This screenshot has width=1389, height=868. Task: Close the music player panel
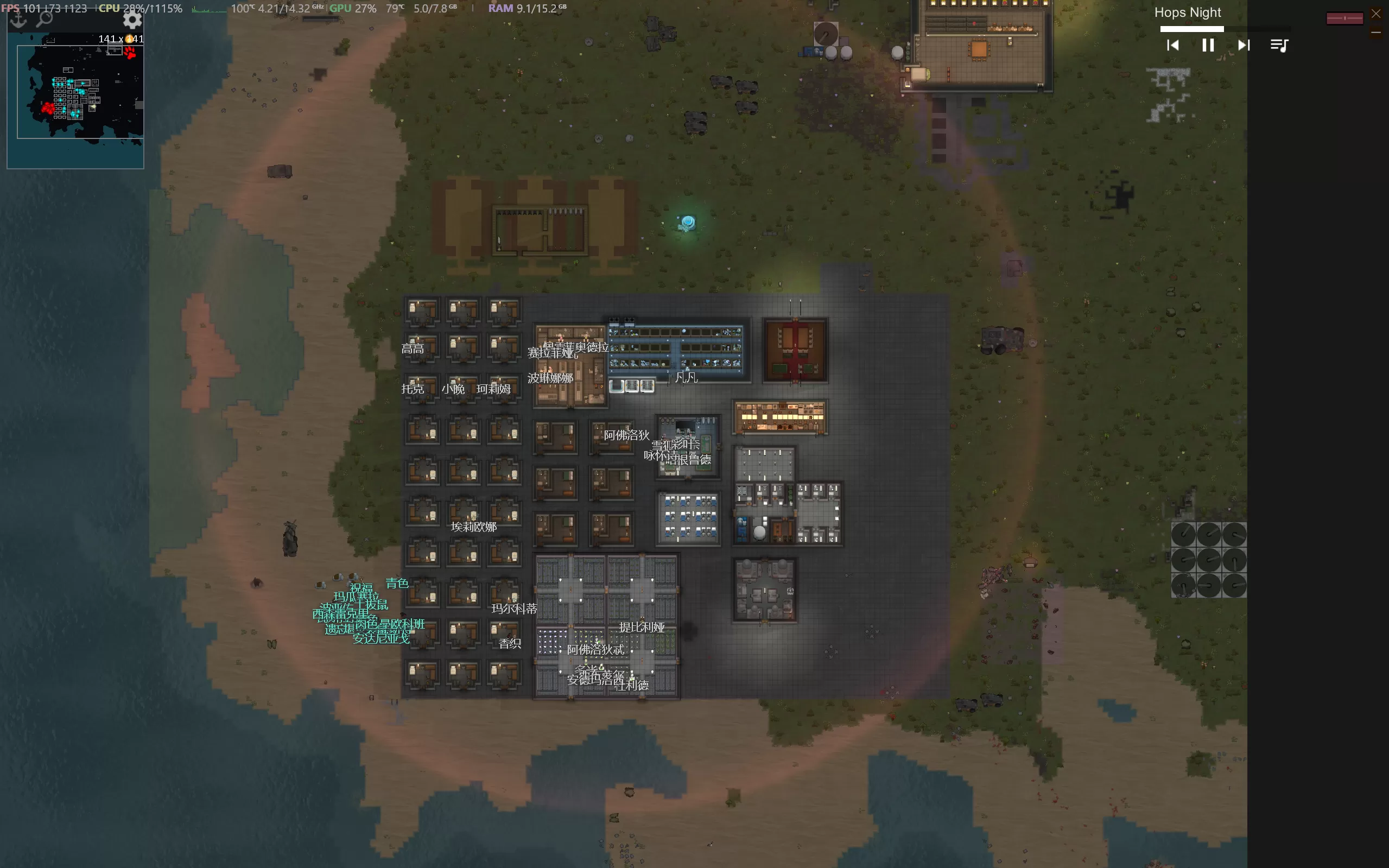(x=1376, y=14)
